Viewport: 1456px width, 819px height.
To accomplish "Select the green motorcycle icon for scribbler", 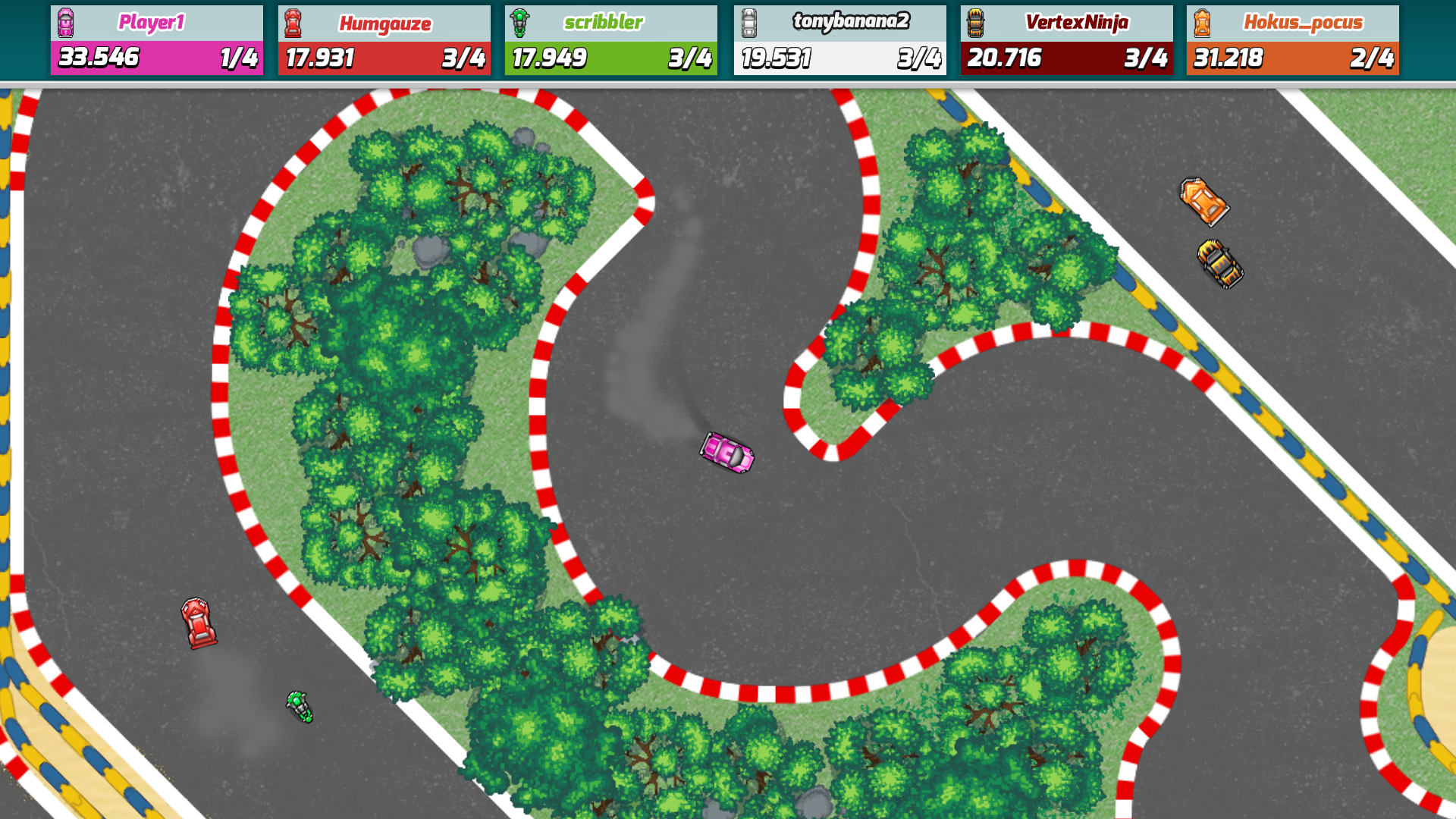I will point(521,22).
